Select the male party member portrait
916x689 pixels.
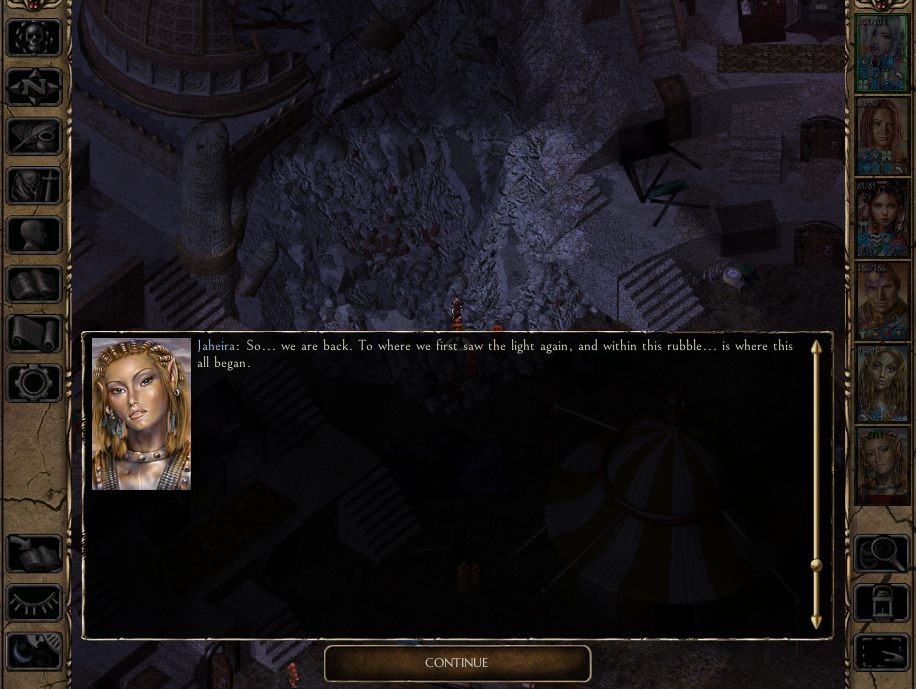882,301
